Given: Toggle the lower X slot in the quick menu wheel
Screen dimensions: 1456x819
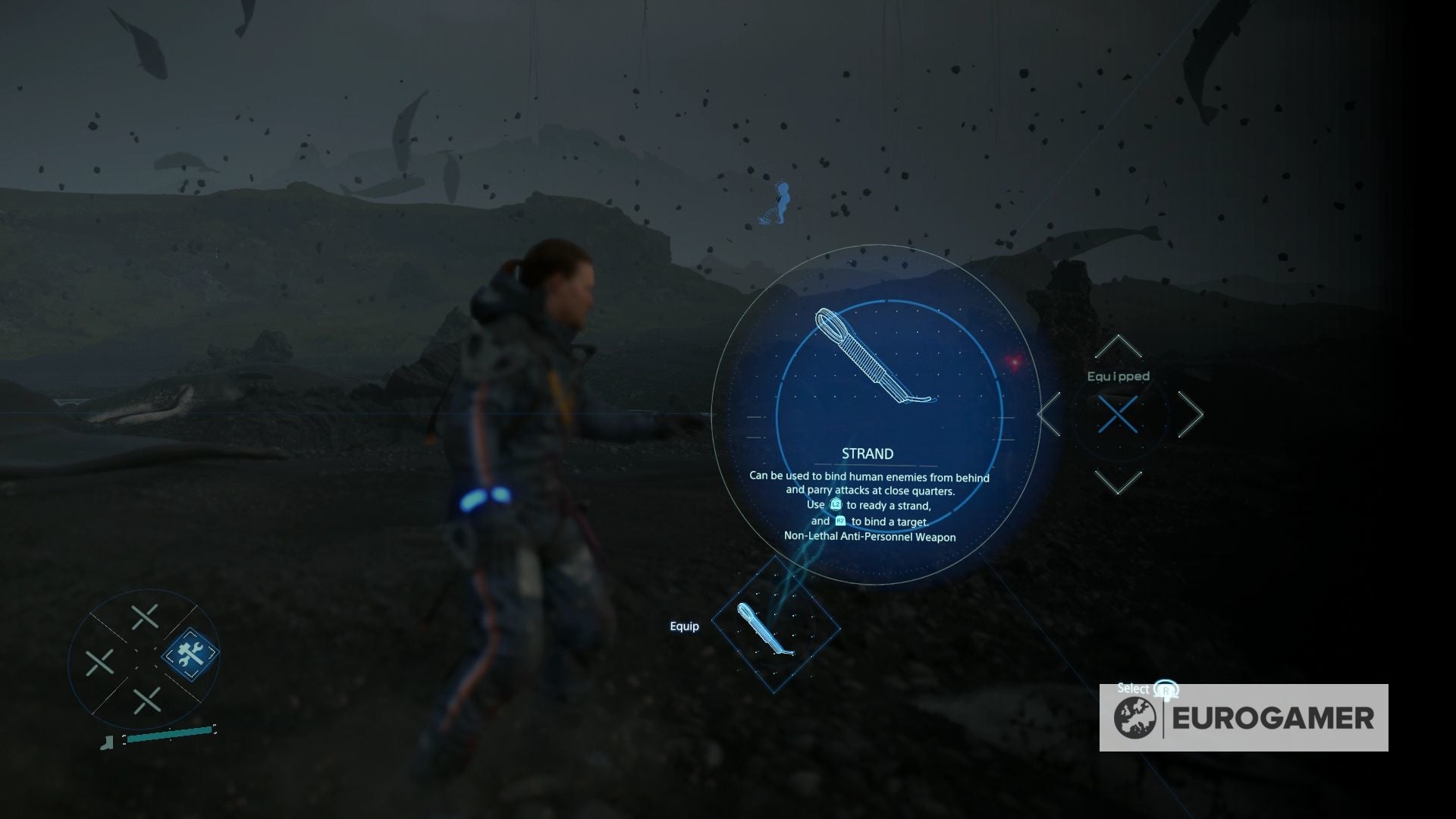Looking at the screenshot, I should 146,701.
